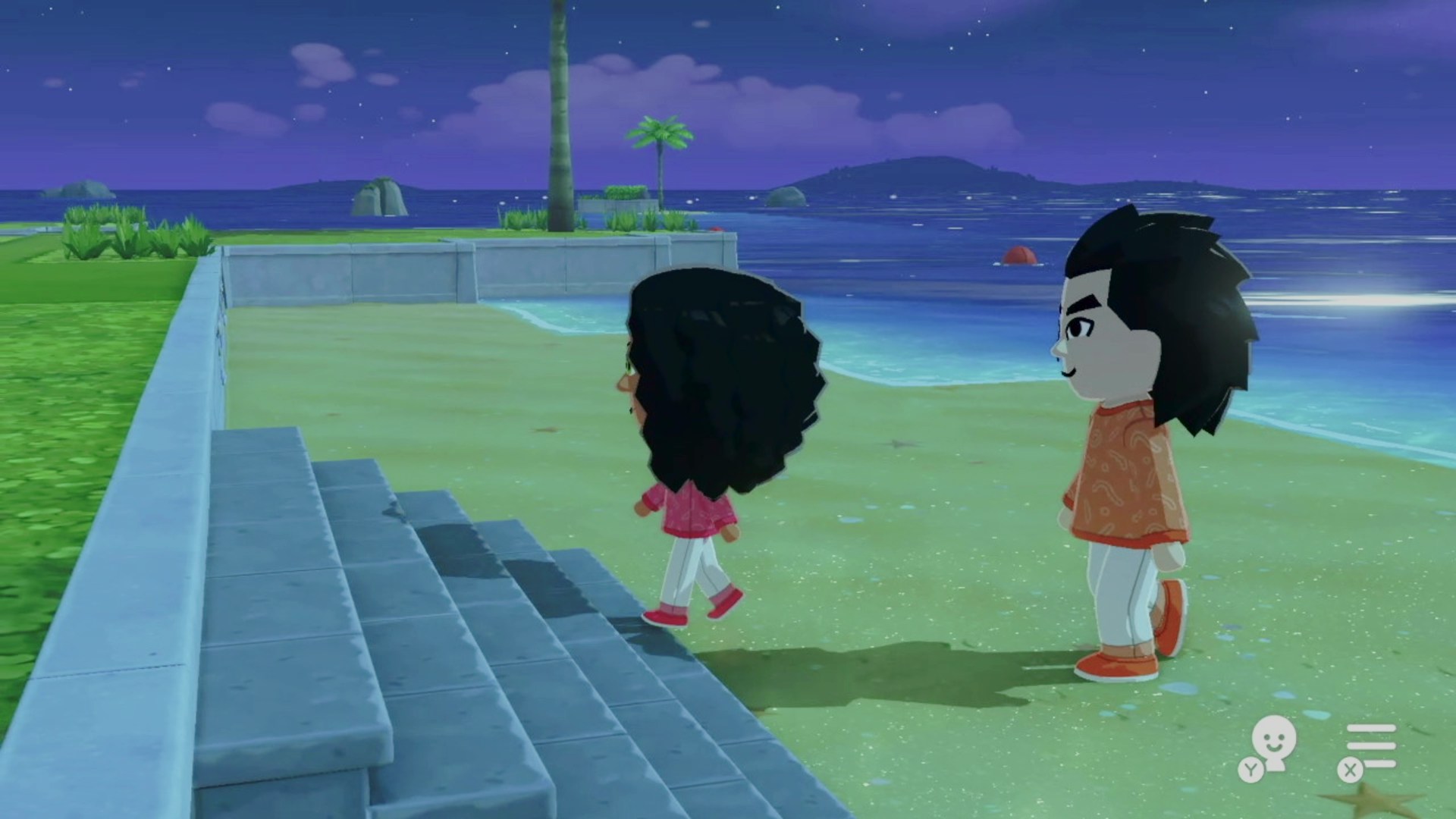Open the Mii face icon
Viewport: 1456px width, 819px height.
click(1272, 742)
